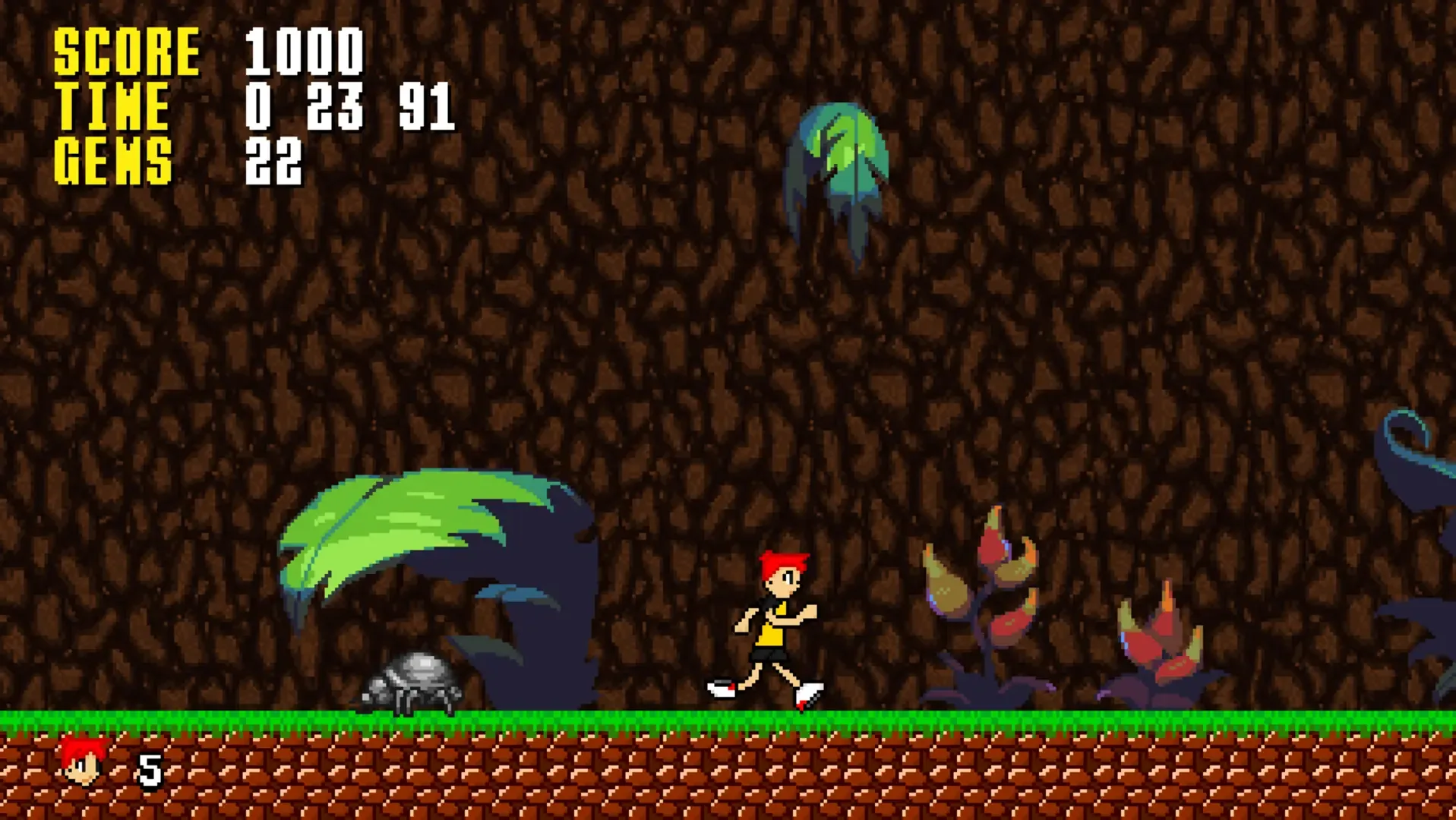The height and width of the screenshot is (820, 1456).
Task: Click the GEMS counter showing 22
Action: pyautogui.click(x=277, y=159)
